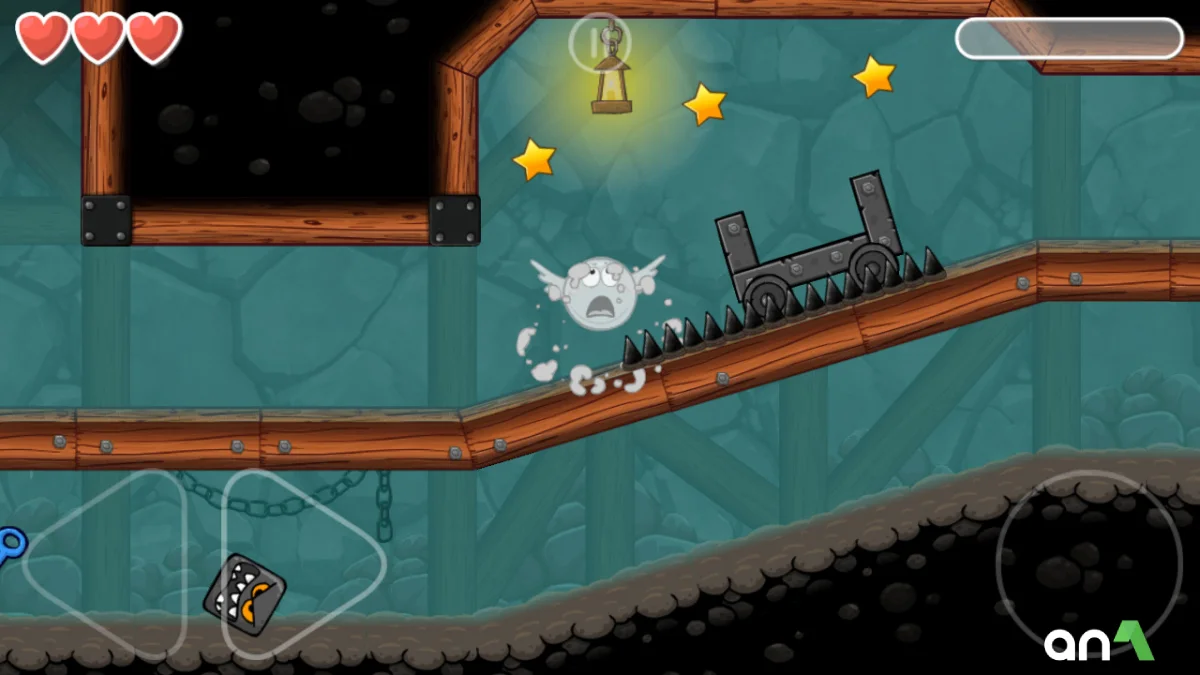The image size is (1200, 675).
Task: Tap the move right arrow control
Action: 300,565
